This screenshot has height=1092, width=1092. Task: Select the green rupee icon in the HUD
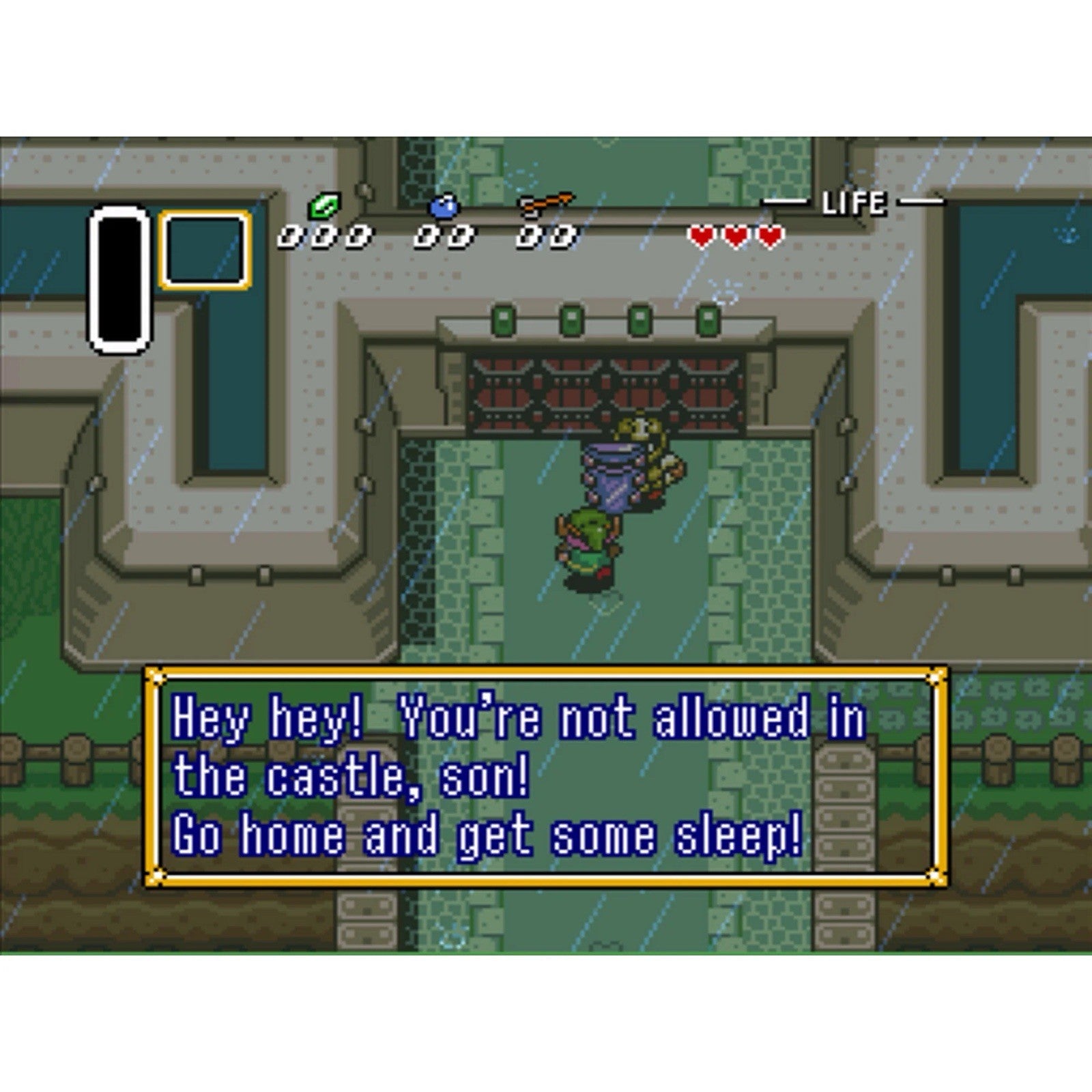(324, 207)
